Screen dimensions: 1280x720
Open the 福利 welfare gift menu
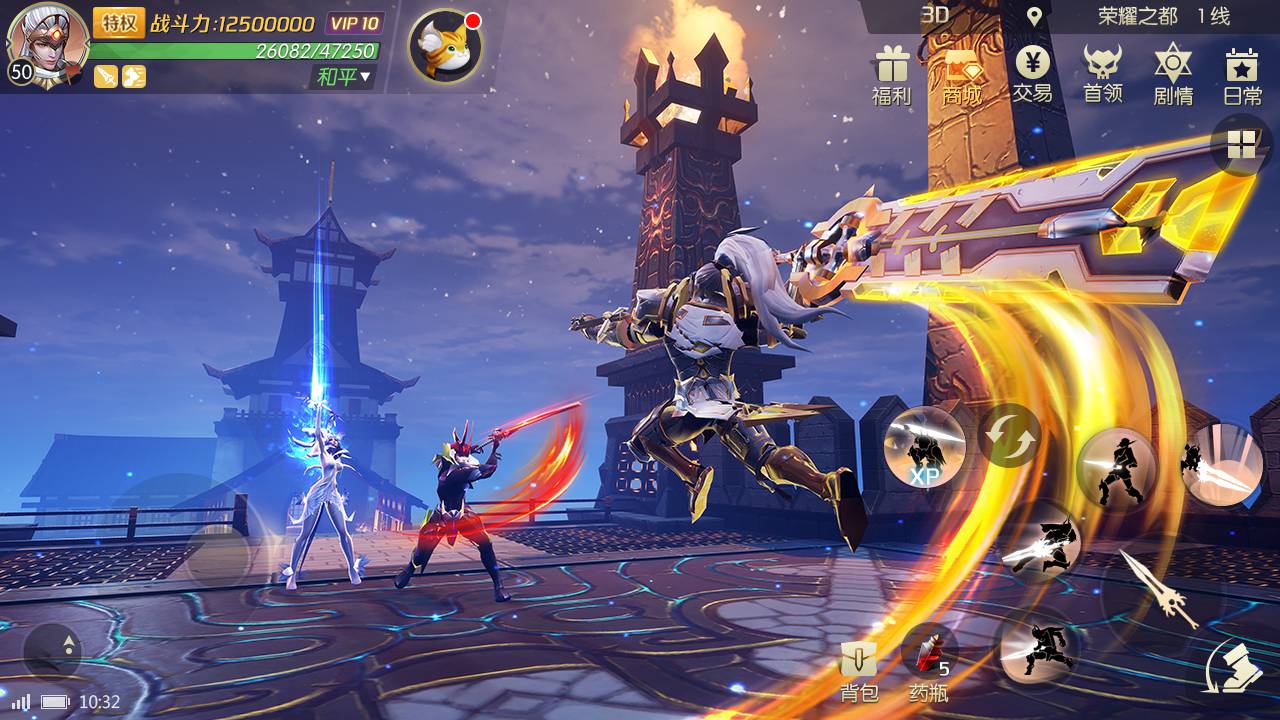coord(891,75)
